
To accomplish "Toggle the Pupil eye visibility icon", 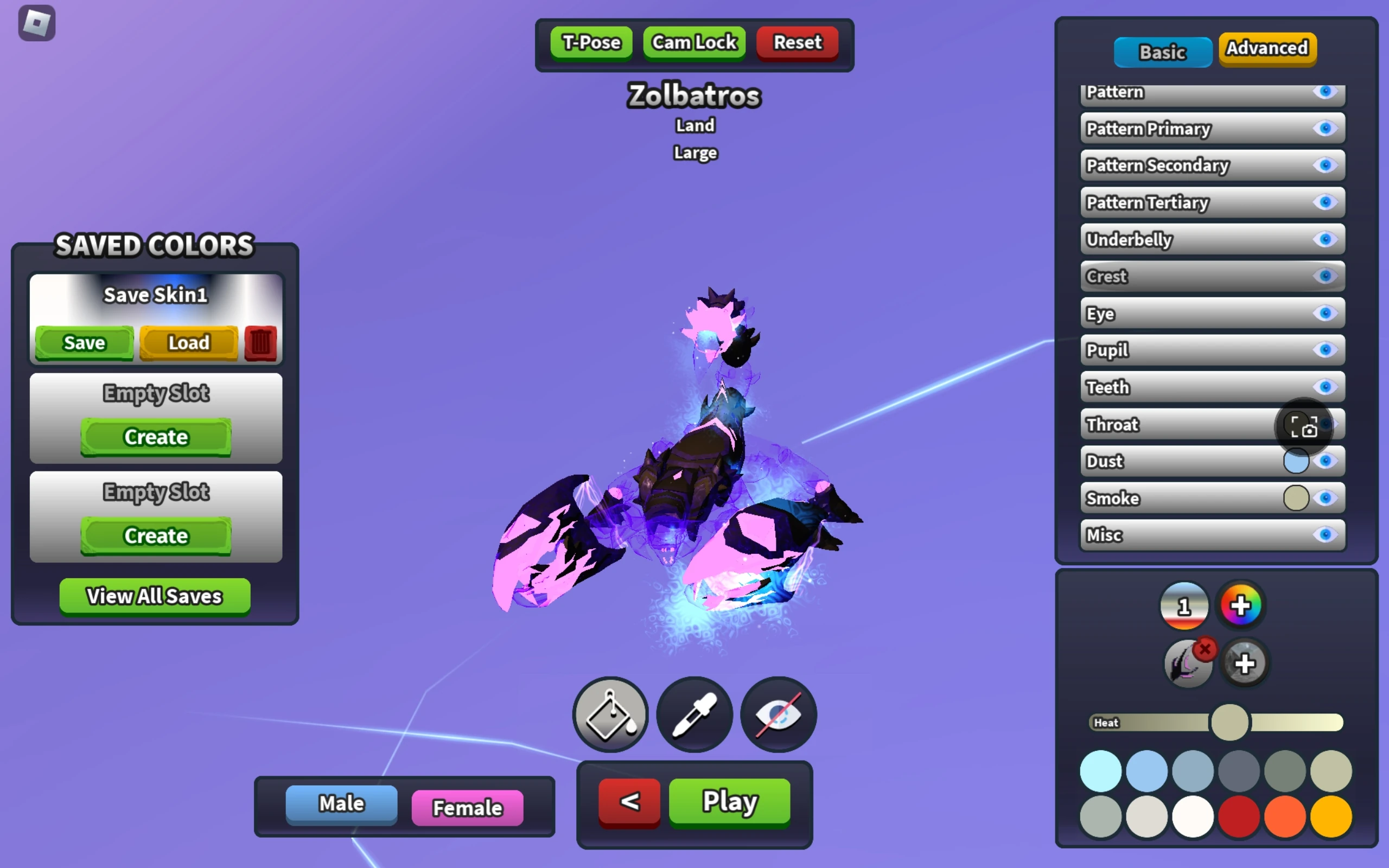I will point(1326,350).
